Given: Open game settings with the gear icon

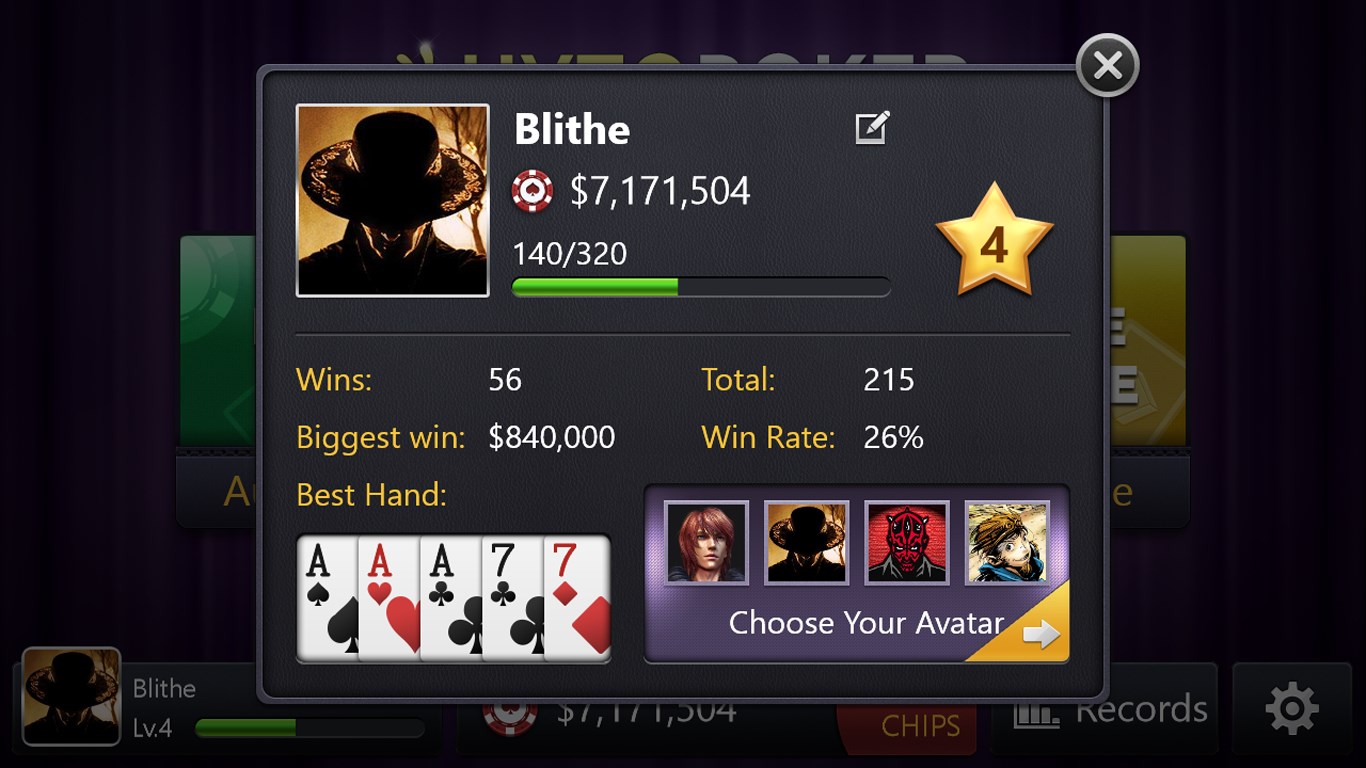Looking at the screenshot, I should [1291, 708].
